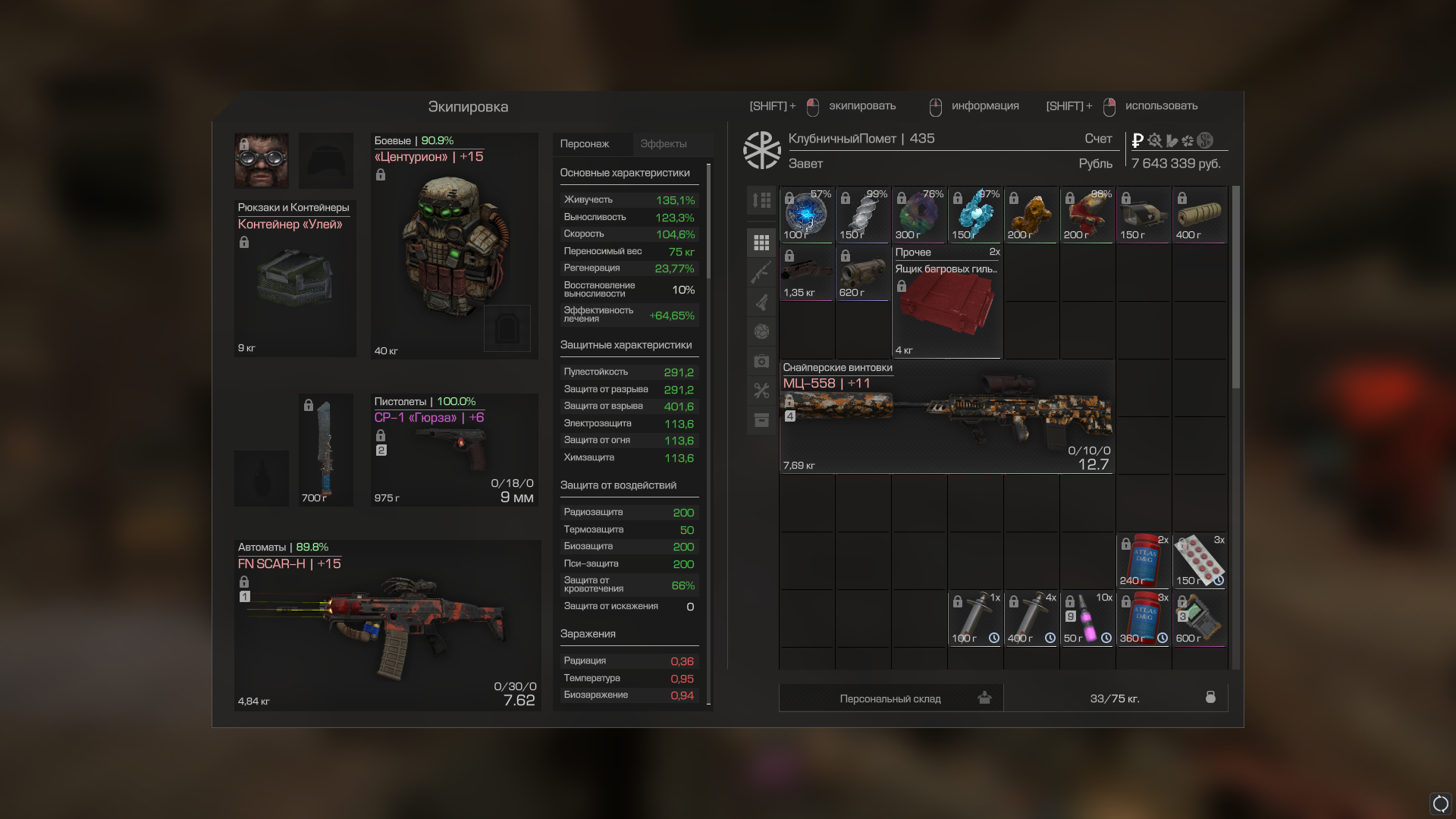Show all items with the grid filter
Viewport: 1456px width, 819px height.
coord(761,243)
